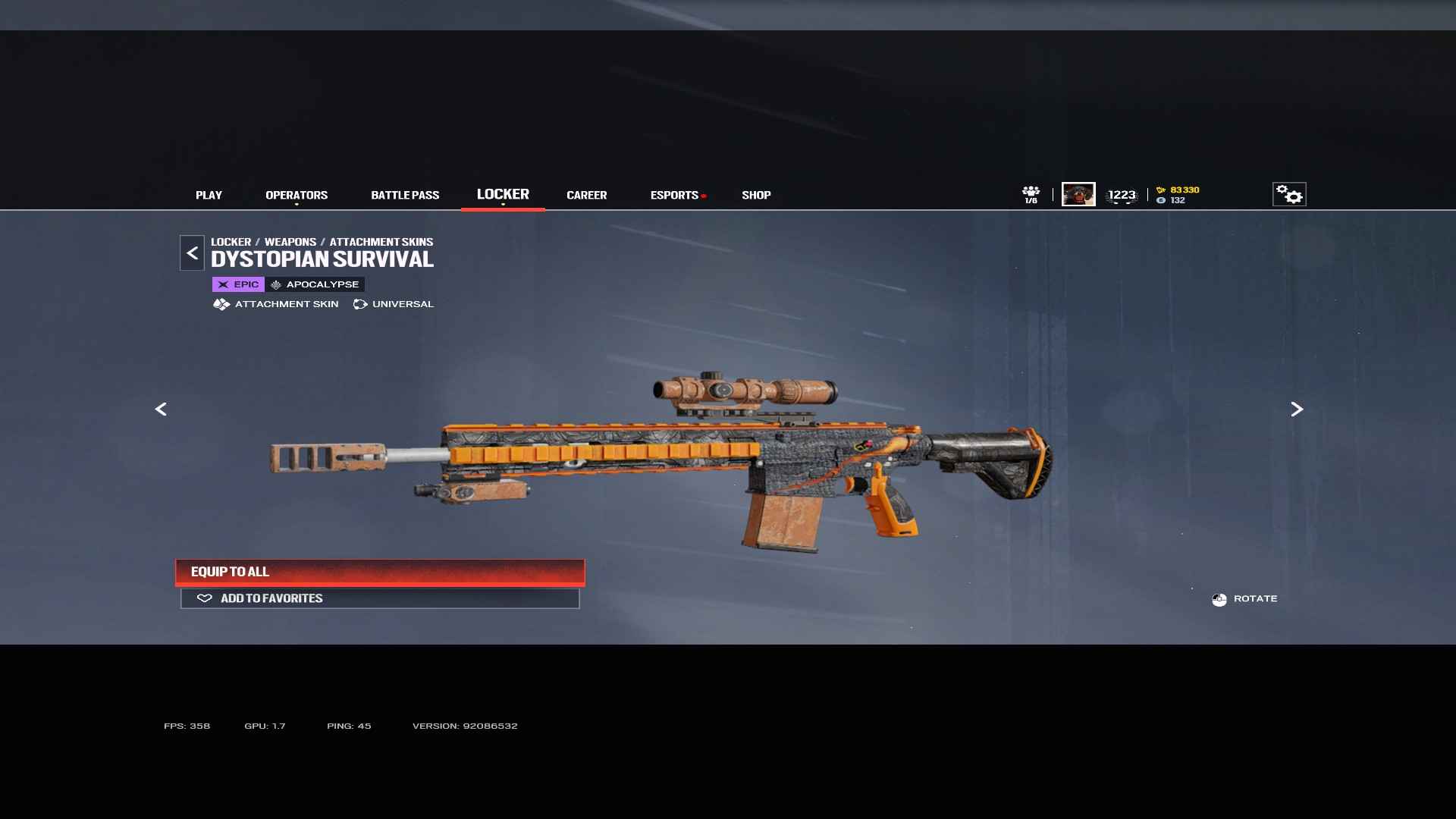This screenshot has width=1456, height=819.
Task: Open the squad party icon
Action: [1031, 194]
